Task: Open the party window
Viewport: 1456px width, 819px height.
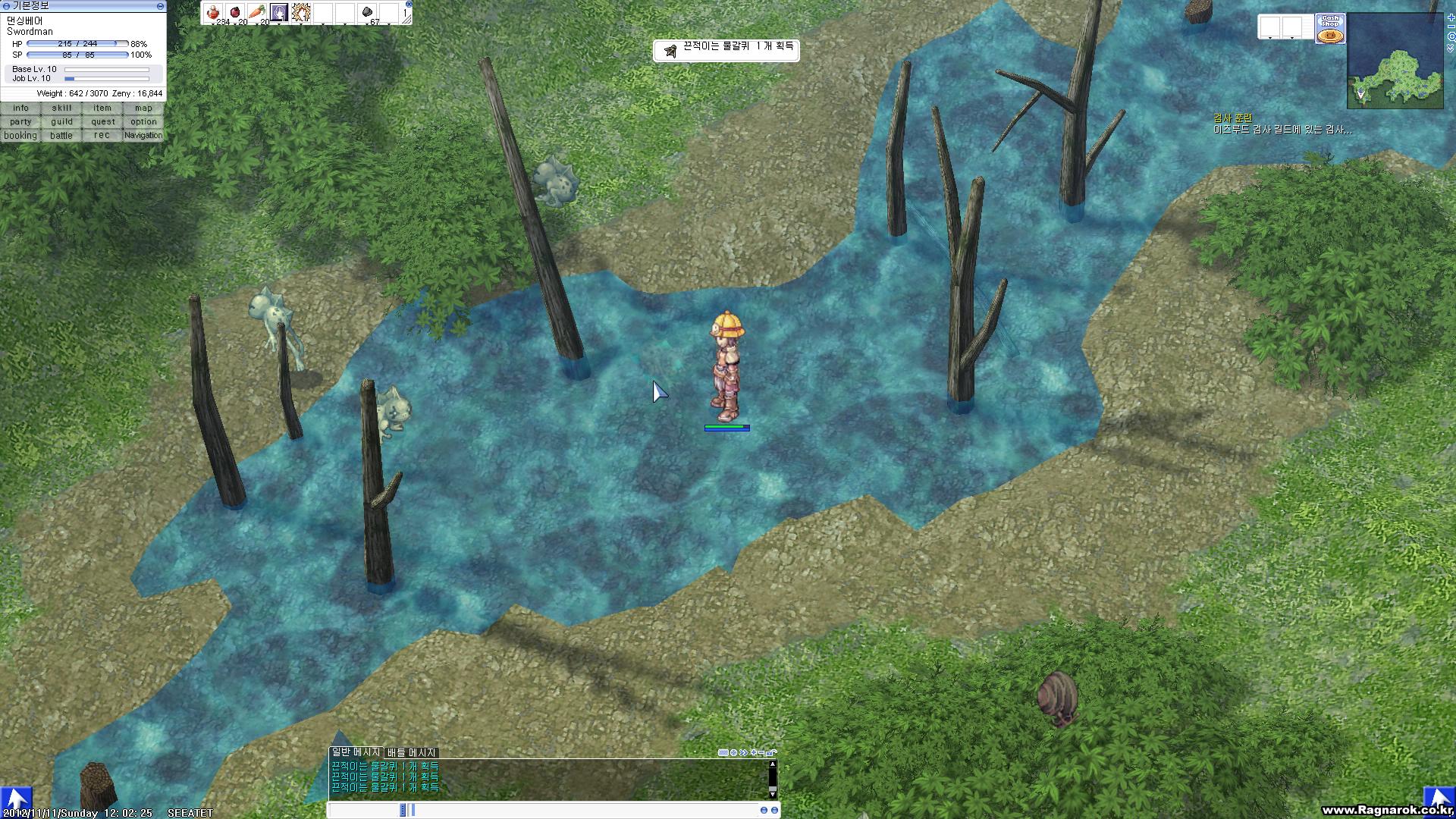Action: [20, 122]
